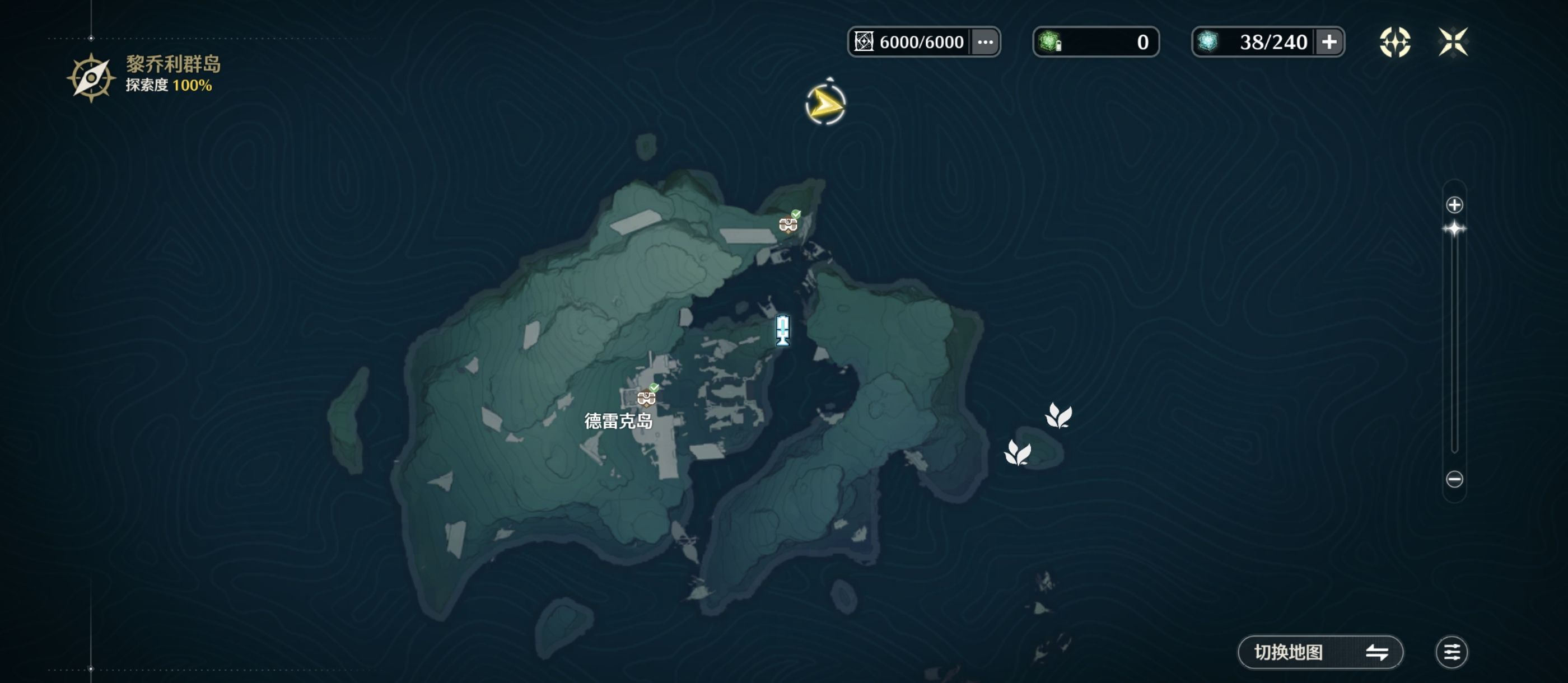
Task: Zoom in the map with the plus button
Action: click(x=1454, y=205)
